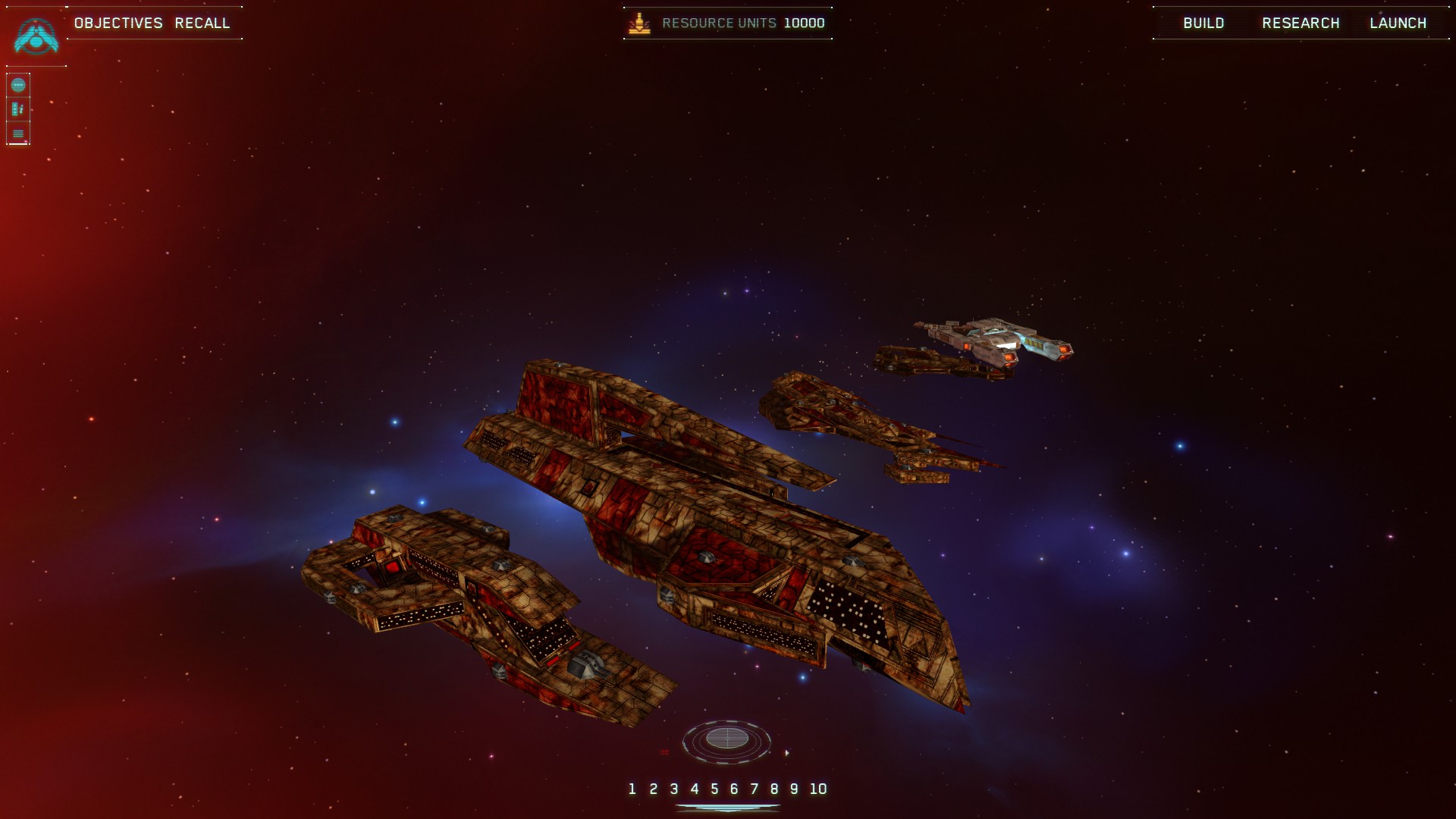This screenshot has width=1456, height=819.
Task: Select control group 6
Action: click(x=734, y=789)
